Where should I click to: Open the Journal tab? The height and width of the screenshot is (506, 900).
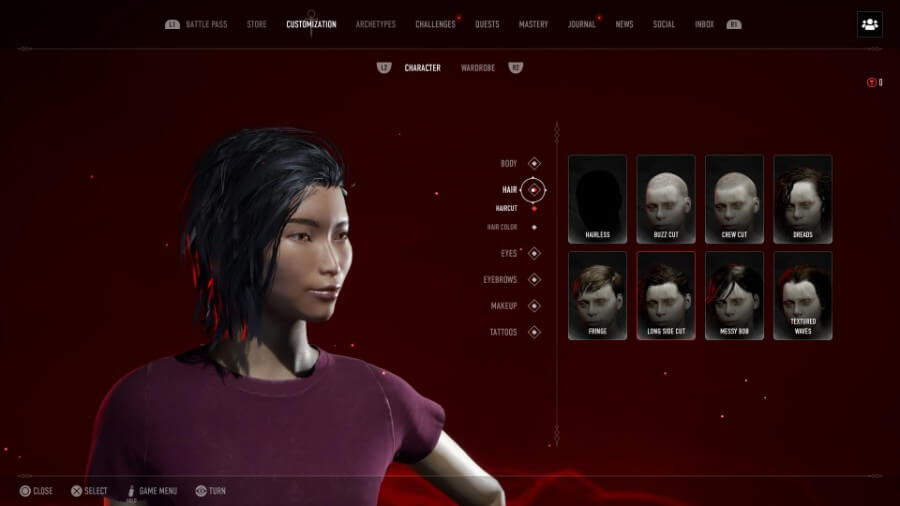pyautogui.click(x=581, y=24)
